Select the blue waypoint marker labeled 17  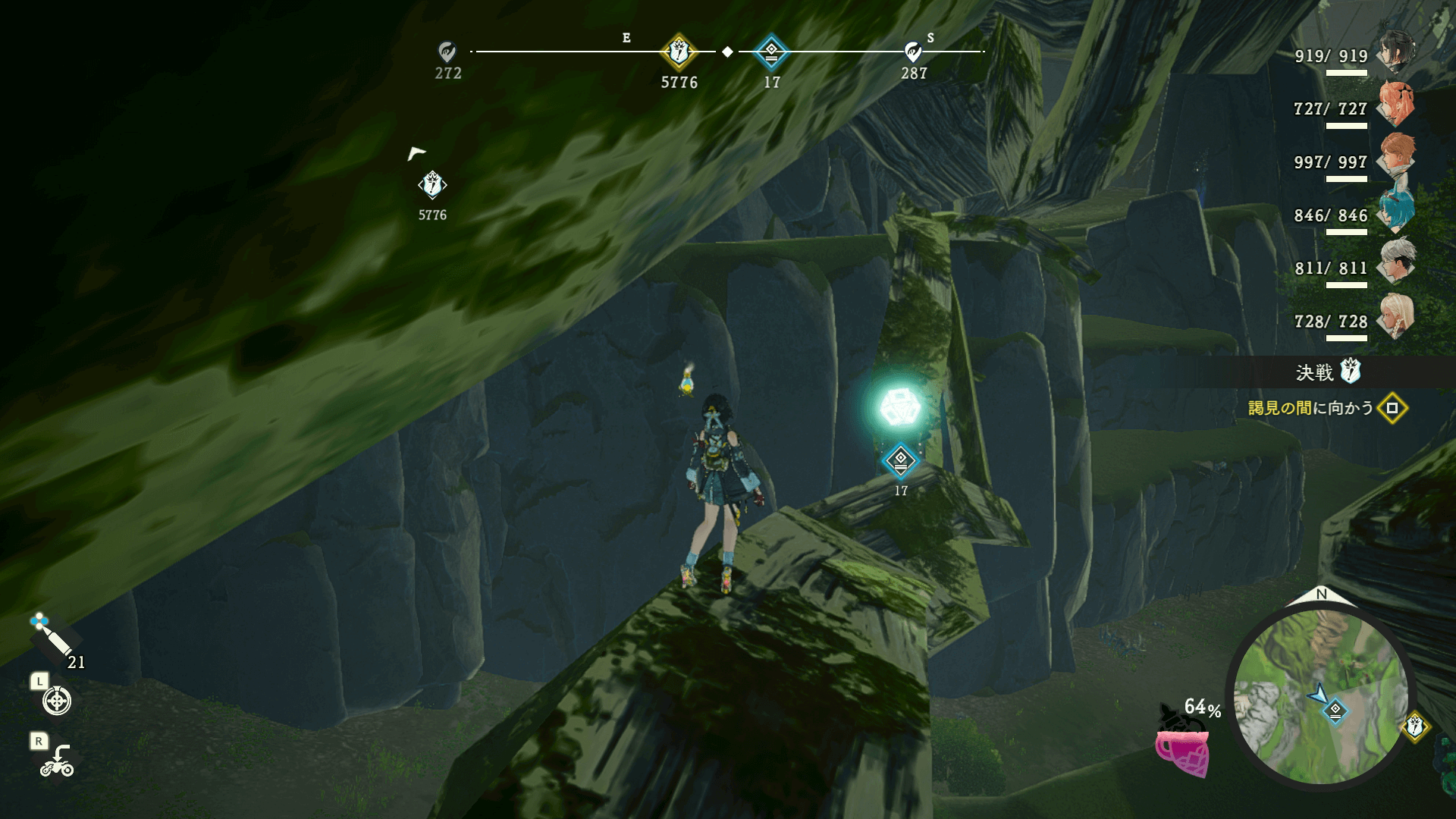click(900, 460)
